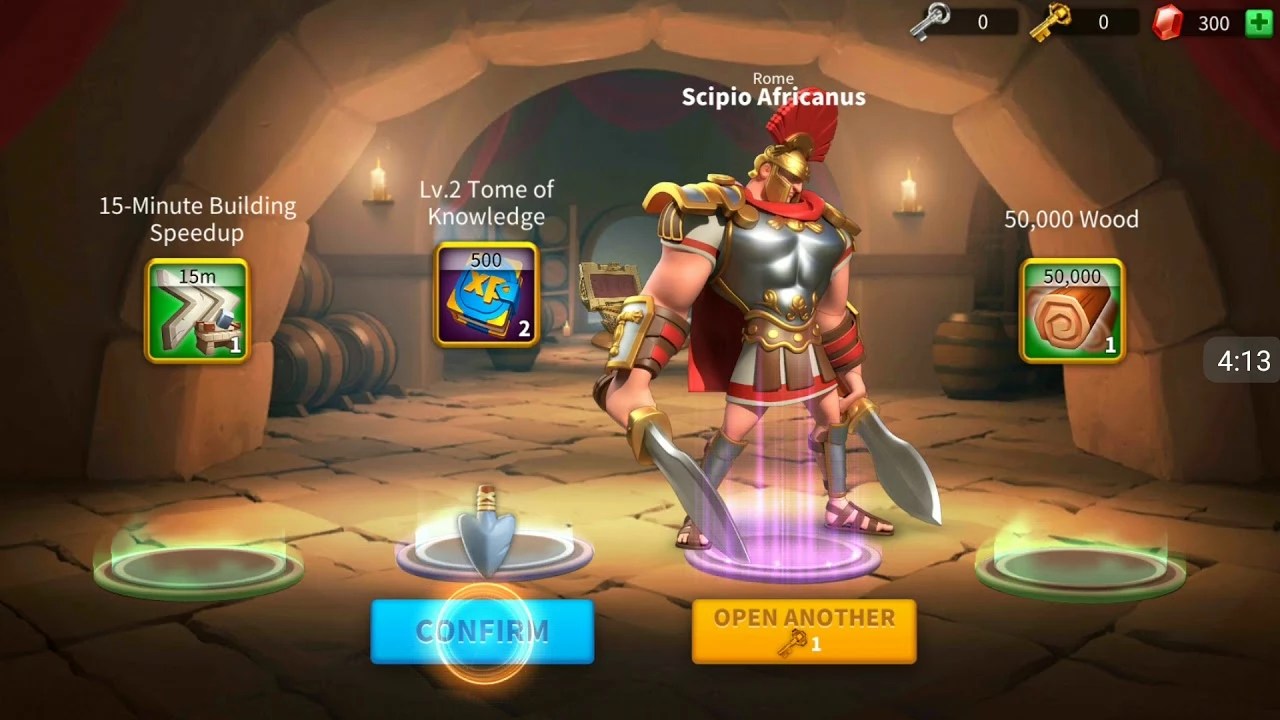Tap the Scipio Africanus name label
1280x720 pixels.
(x=772, y=97)
